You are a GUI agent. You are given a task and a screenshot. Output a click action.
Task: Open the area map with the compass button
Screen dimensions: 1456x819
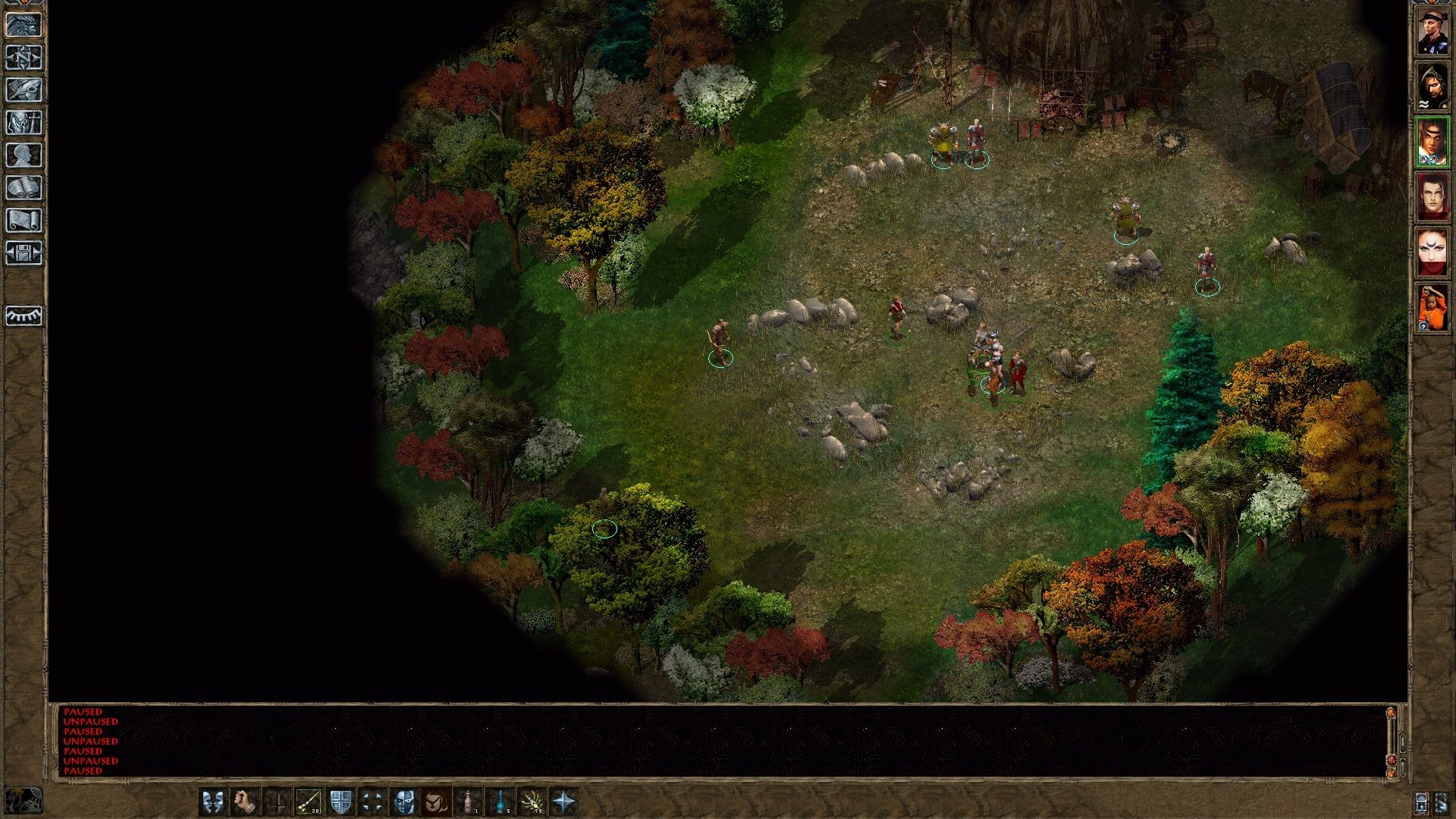[24, 58]
